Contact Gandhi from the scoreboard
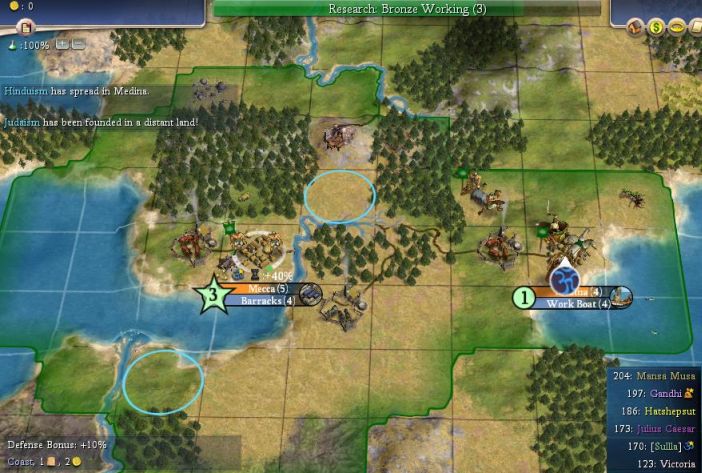The image size is (702, 473). (x=665, y=395)
